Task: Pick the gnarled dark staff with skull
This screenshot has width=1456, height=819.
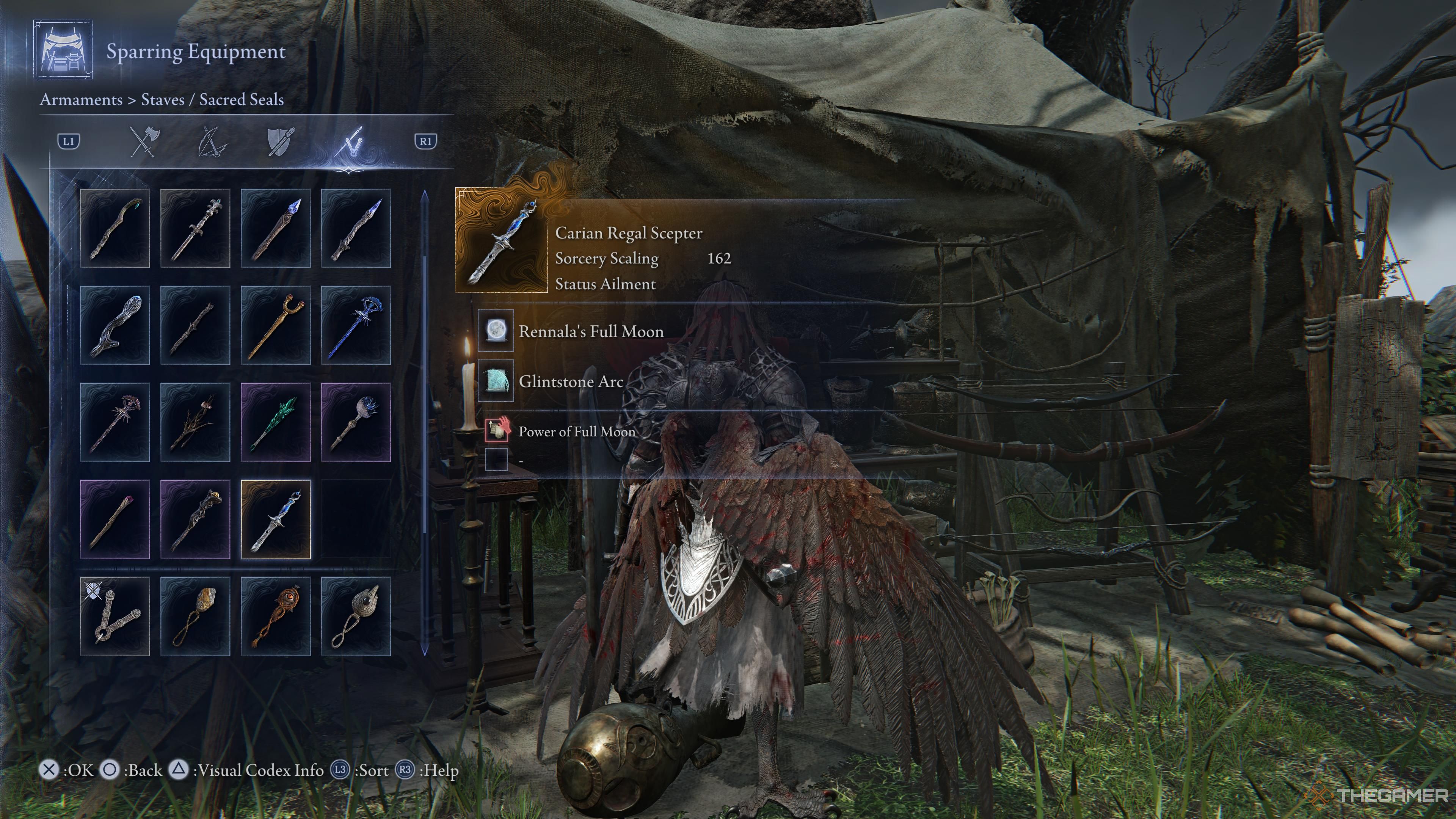Action: point(195,519)
